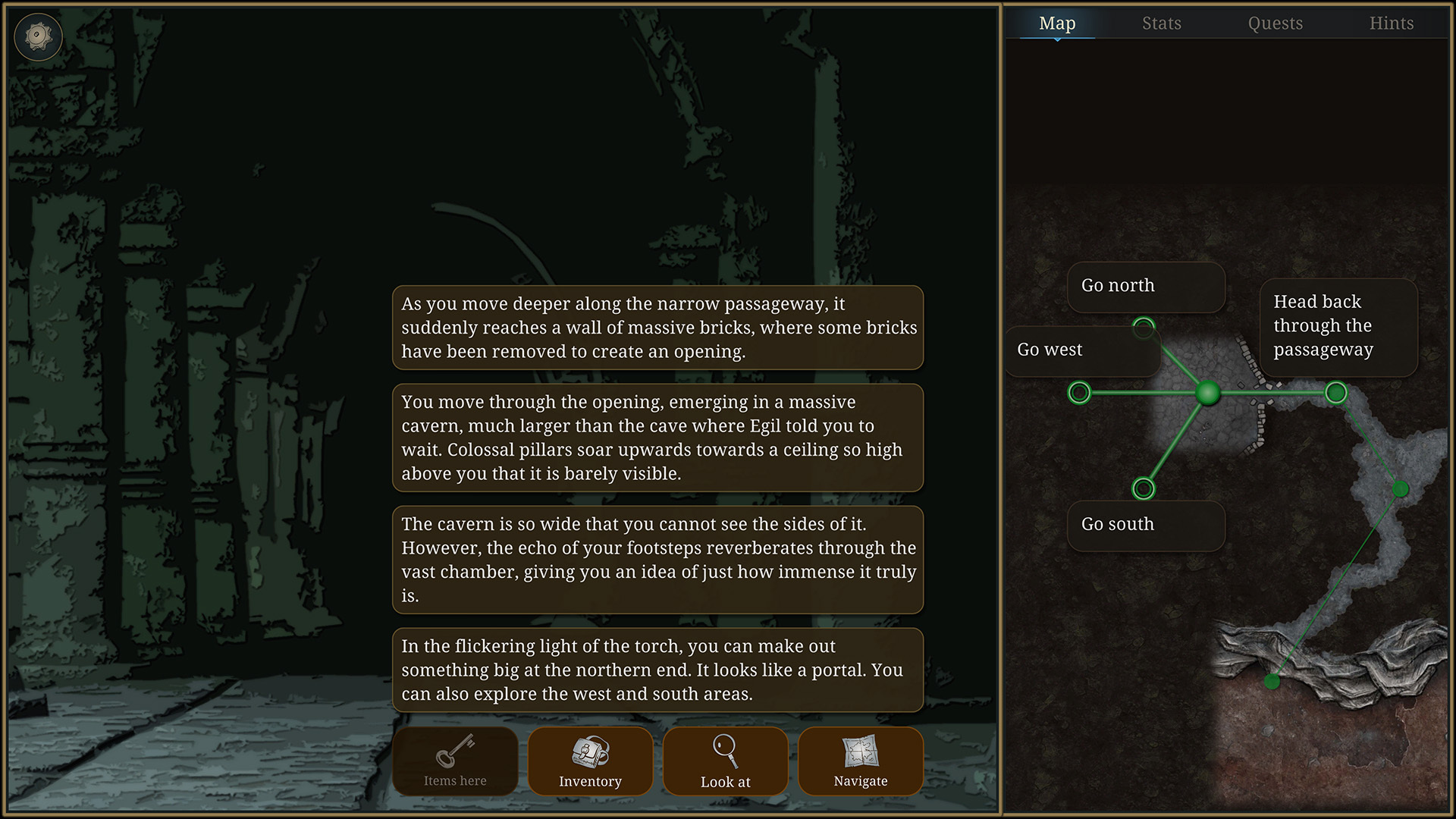The width and height of the screenshot is (1456, 819).
Task: Select the Map tab
Action: point(1057,23)
